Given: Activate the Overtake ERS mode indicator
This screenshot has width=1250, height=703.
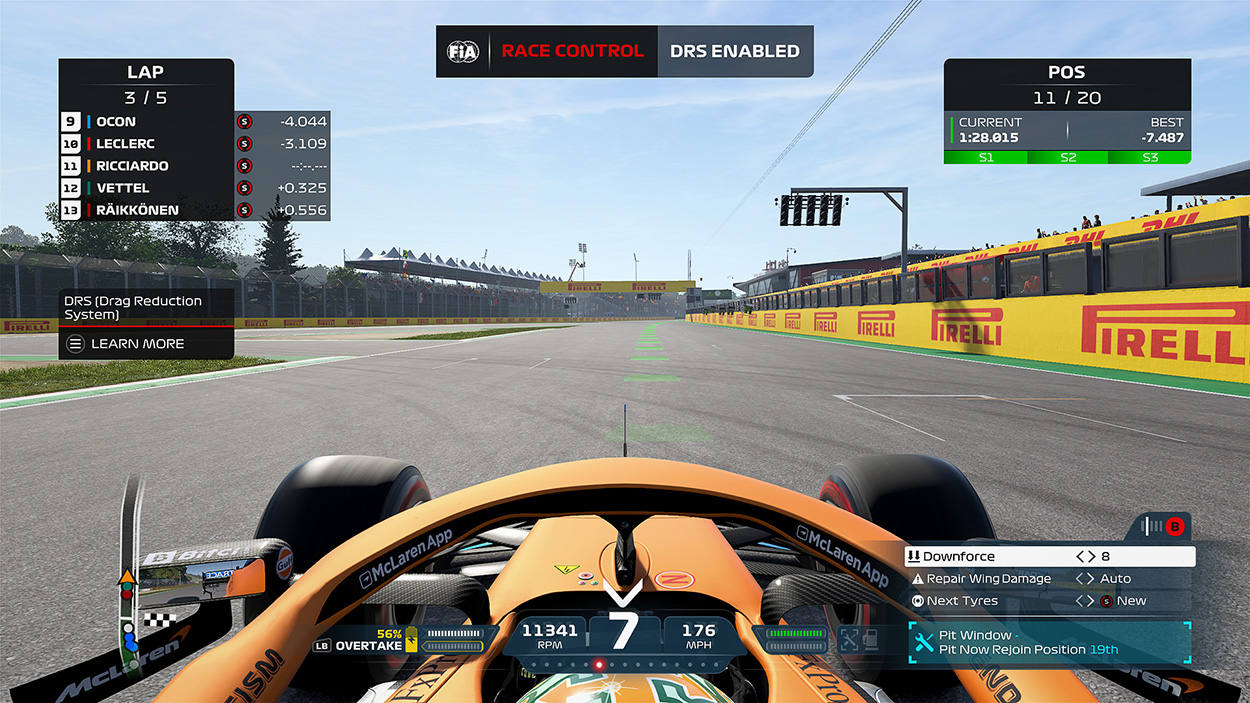Looking at the screenshot, I should (372, 645).
